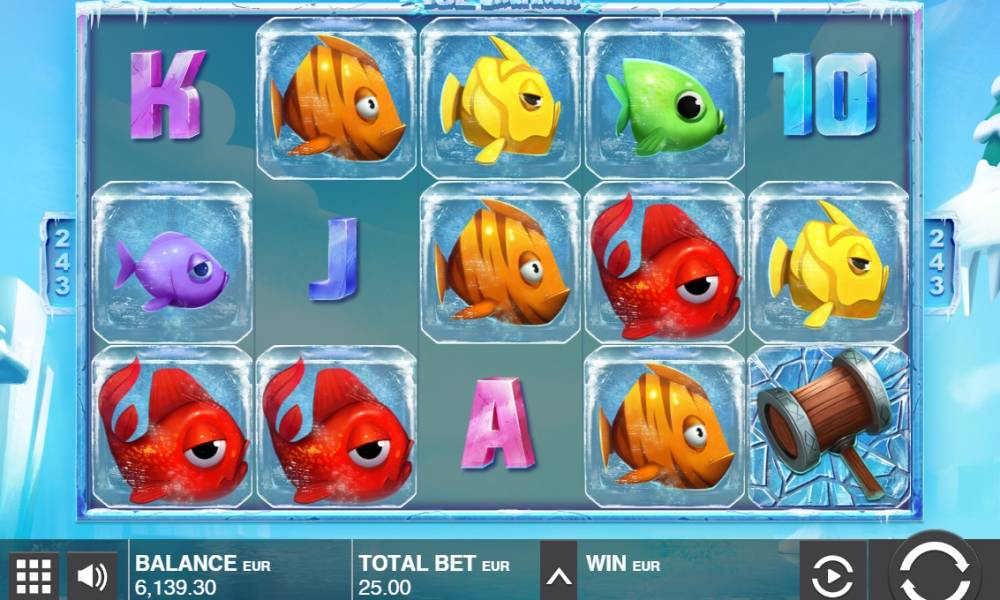Toggle the sound speaker button
The height and width of the screenshot is (600, 1000).
point(92,575)
